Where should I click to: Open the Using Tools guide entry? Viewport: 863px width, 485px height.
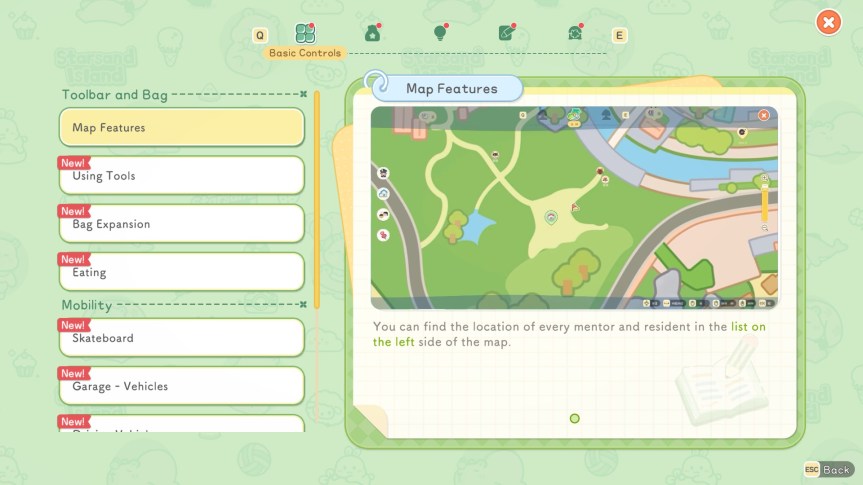(x=181, y=176)
